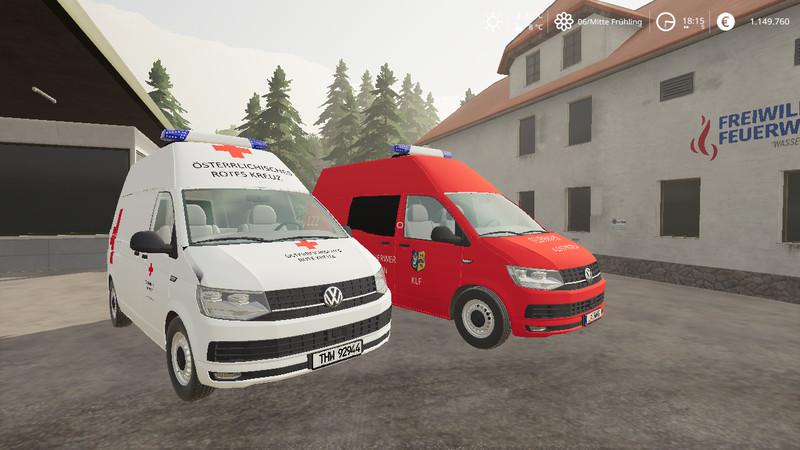The image size is (800, 450).
Task: Click the clock icon beside 18:15
Action: pyautogui.click(x=663, y=21)
